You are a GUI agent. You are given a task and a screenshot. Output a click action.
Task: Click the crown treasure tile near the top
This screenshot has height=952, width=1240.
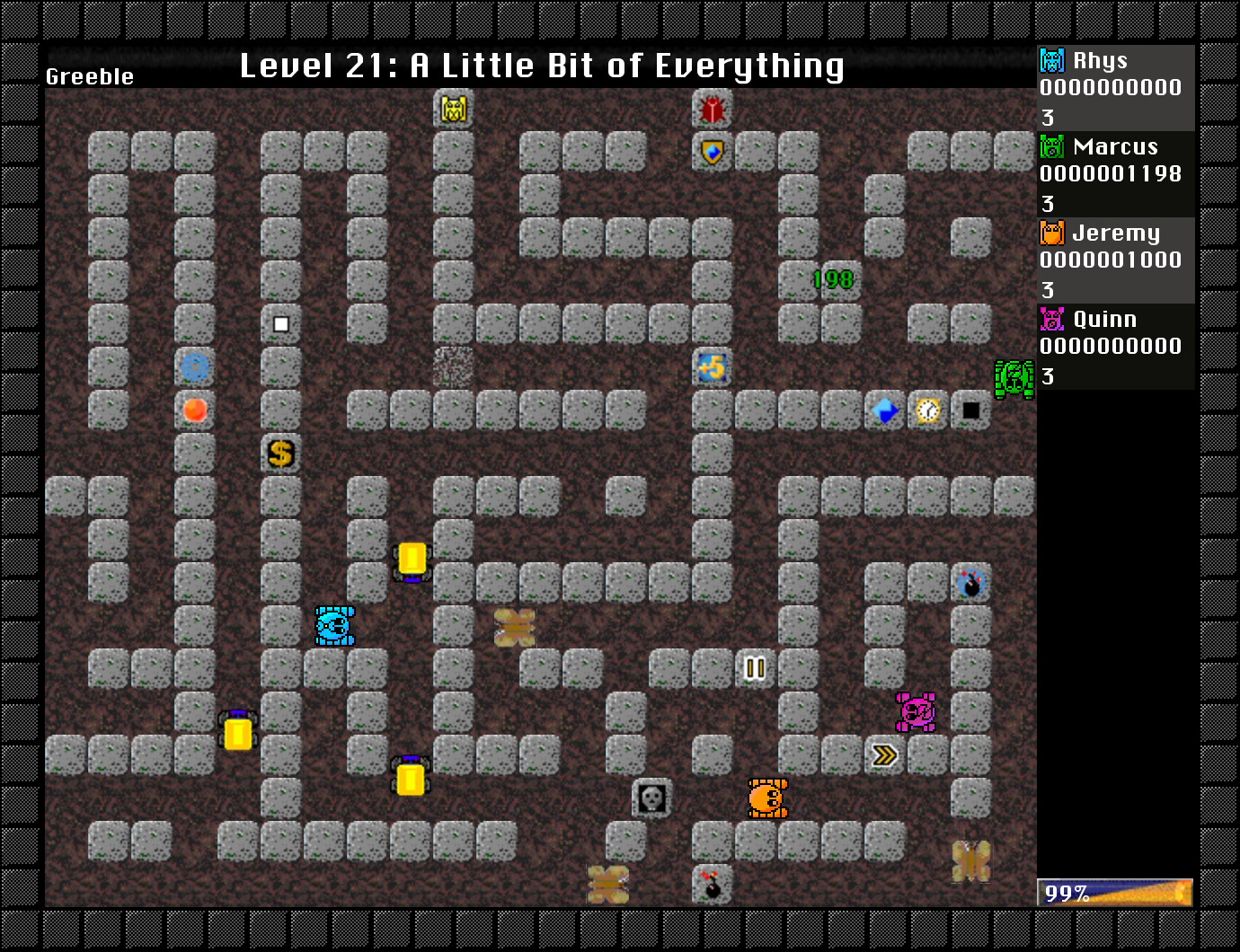pyautogui.click(x=454, y=109)
